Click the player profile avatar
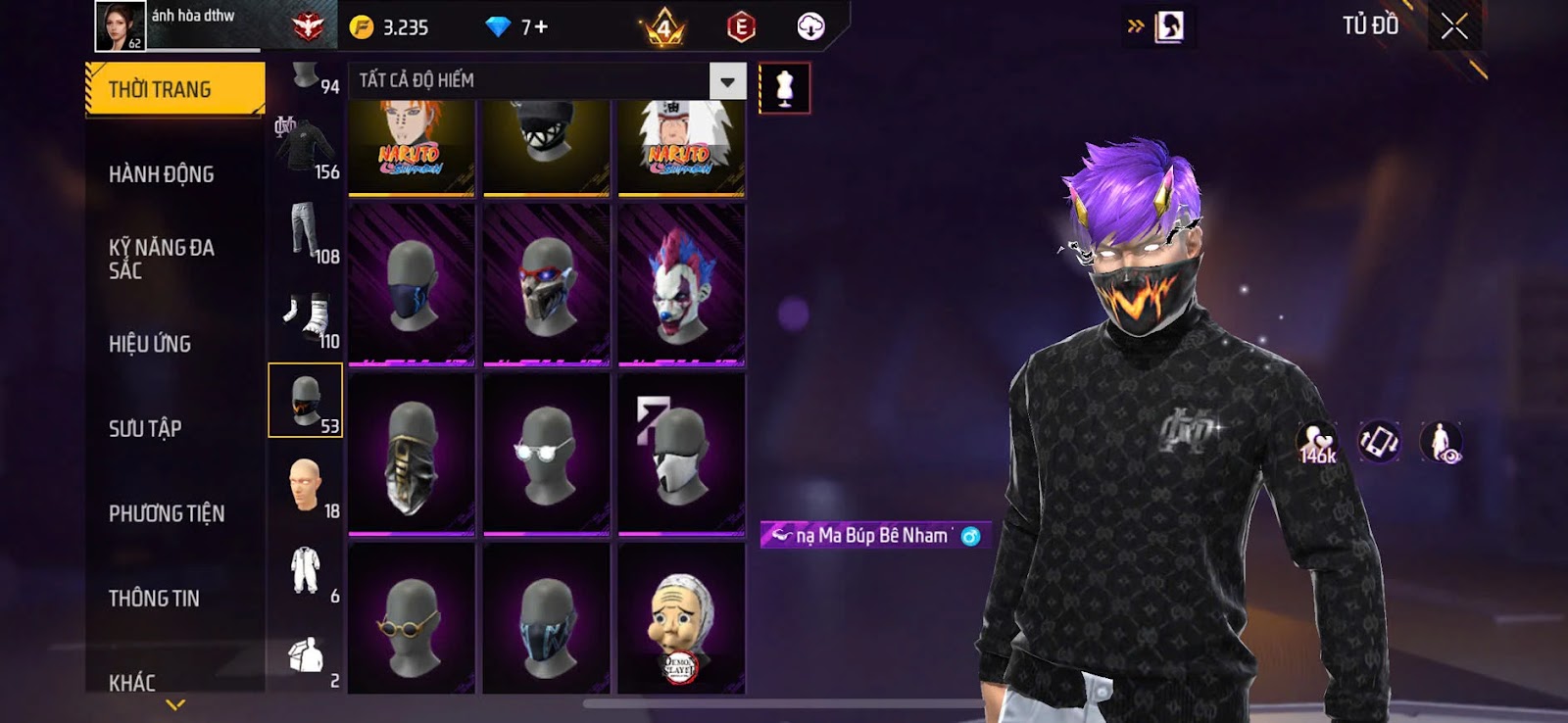This screenshot has width=1568, height=723. [120, 25]
